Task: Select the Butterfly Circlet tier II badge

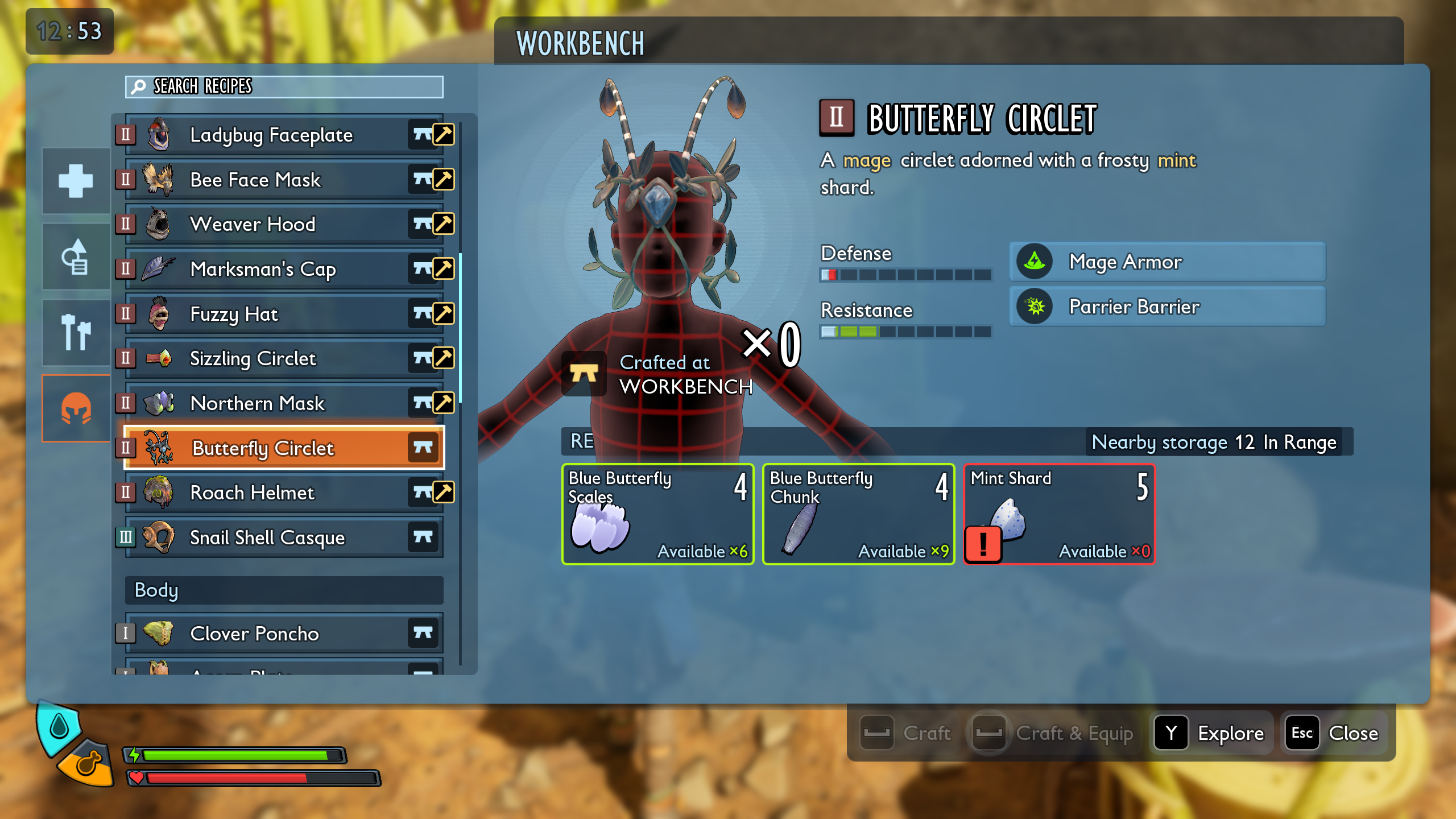Action: 126,448
